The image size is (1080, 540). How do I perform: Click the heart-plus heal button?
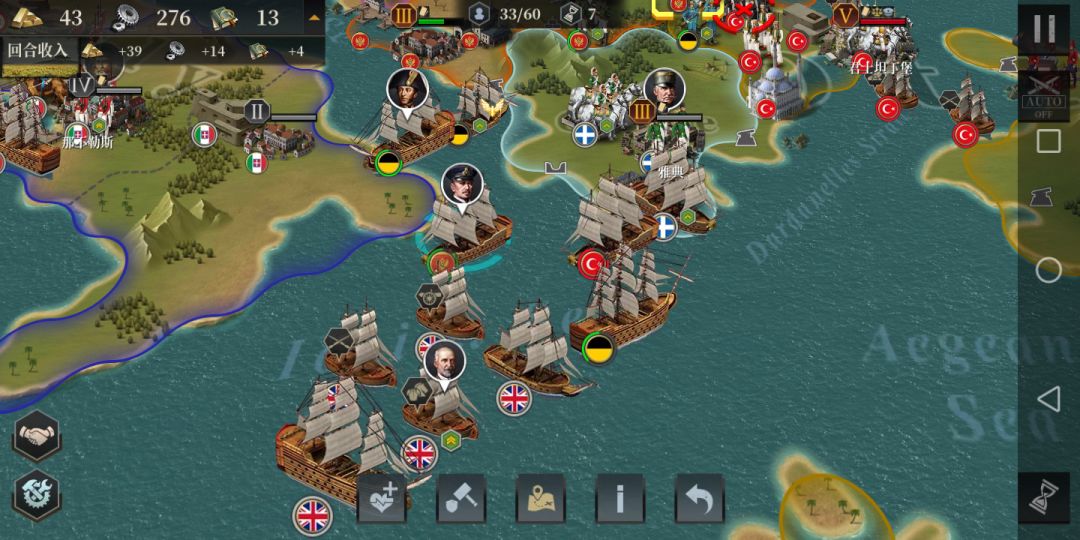pyautogui.click(x=382, y=498)
